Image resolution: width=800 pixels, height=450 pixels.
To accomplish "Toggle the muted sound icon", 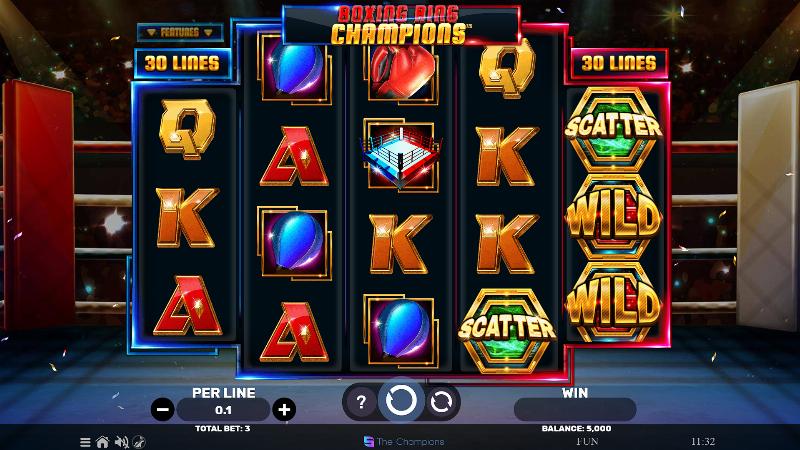I will pyautogui.click(x=120, y=441).
